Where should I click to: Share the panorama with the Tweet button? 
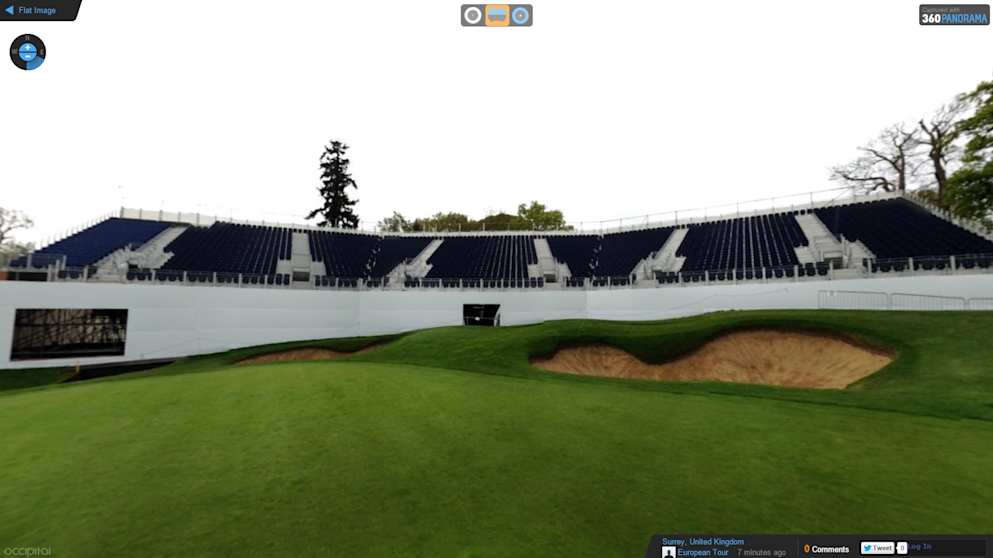pos(877,548)
